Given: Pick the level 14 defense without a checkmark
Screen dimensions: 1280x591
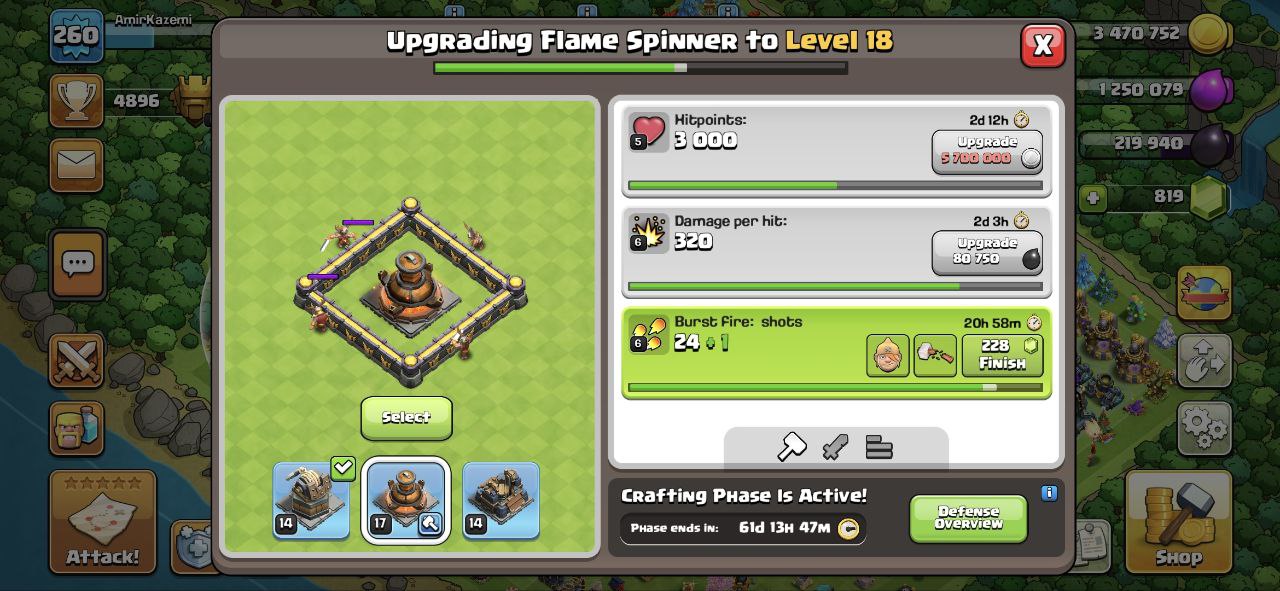Looking at the screenshot, I should coord(501,499).
